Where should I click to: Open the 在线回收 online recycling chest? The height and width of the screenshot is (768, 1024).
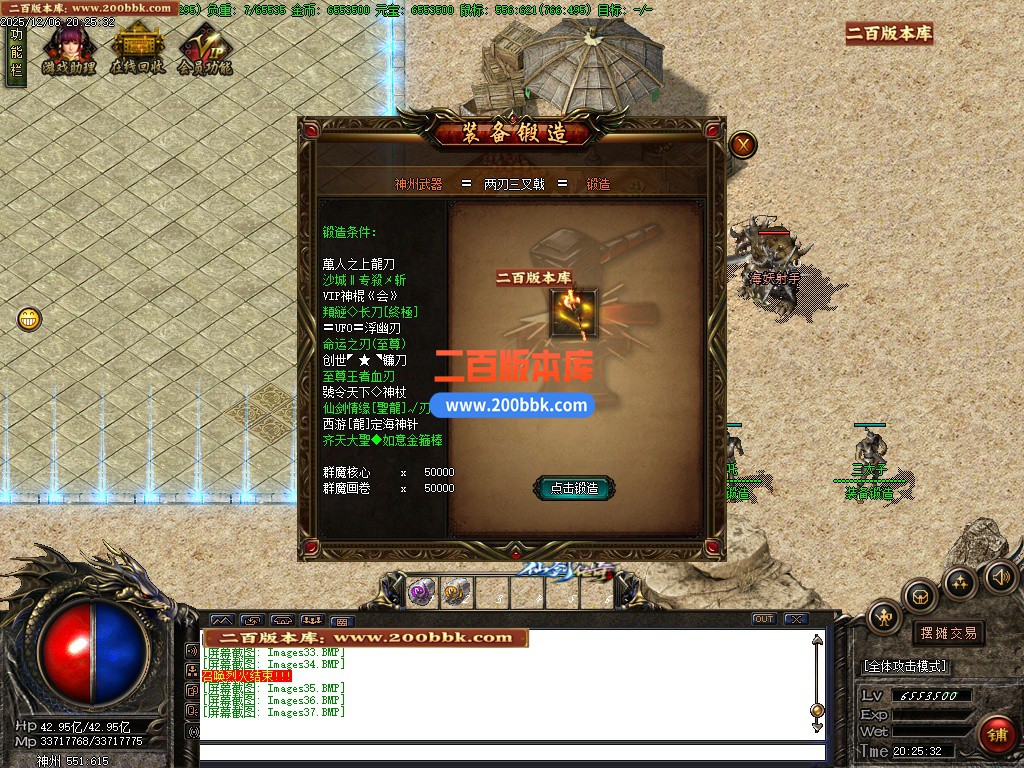137,48
